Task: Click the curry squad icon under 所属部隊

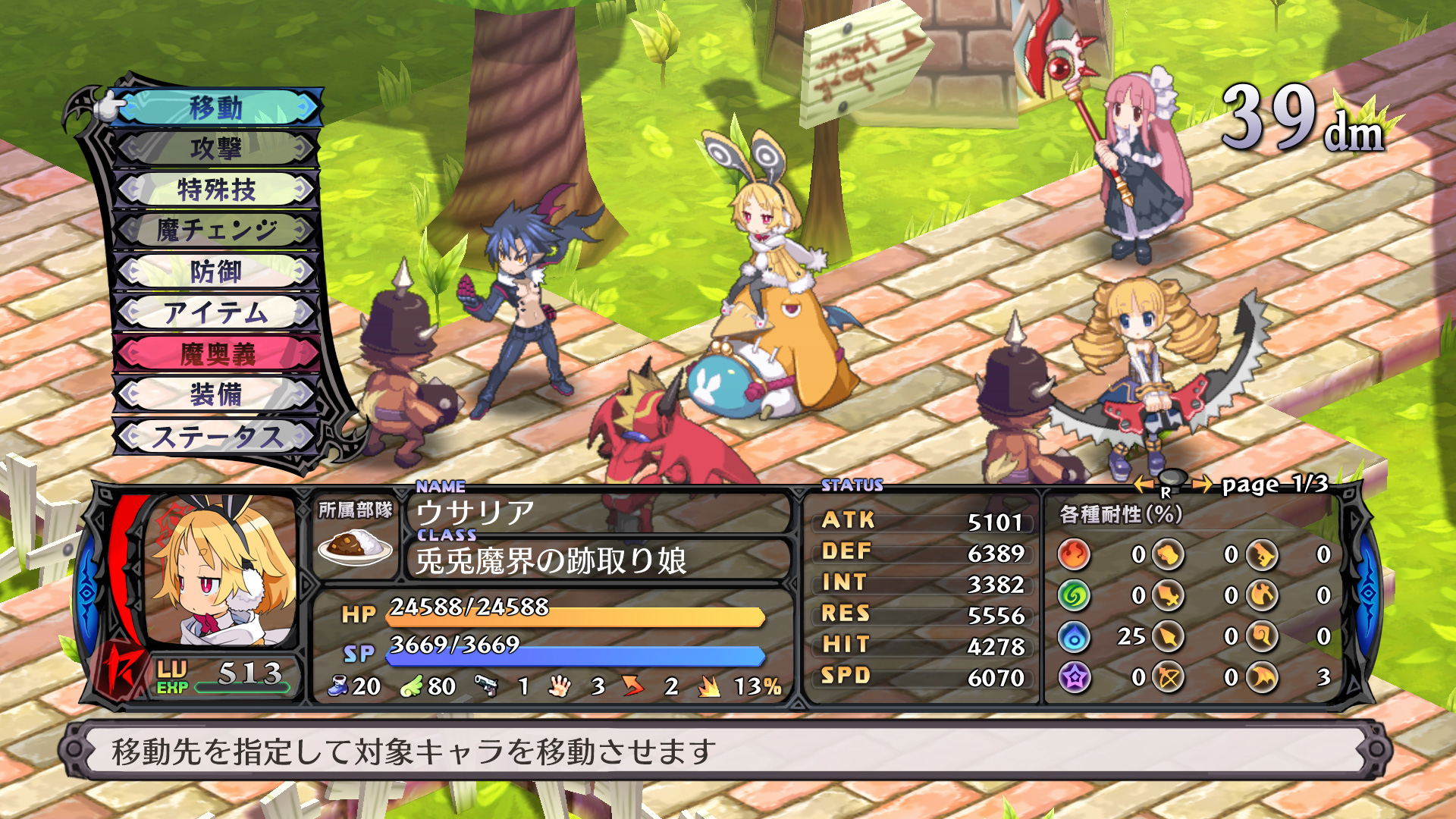Action: [355, 547]
